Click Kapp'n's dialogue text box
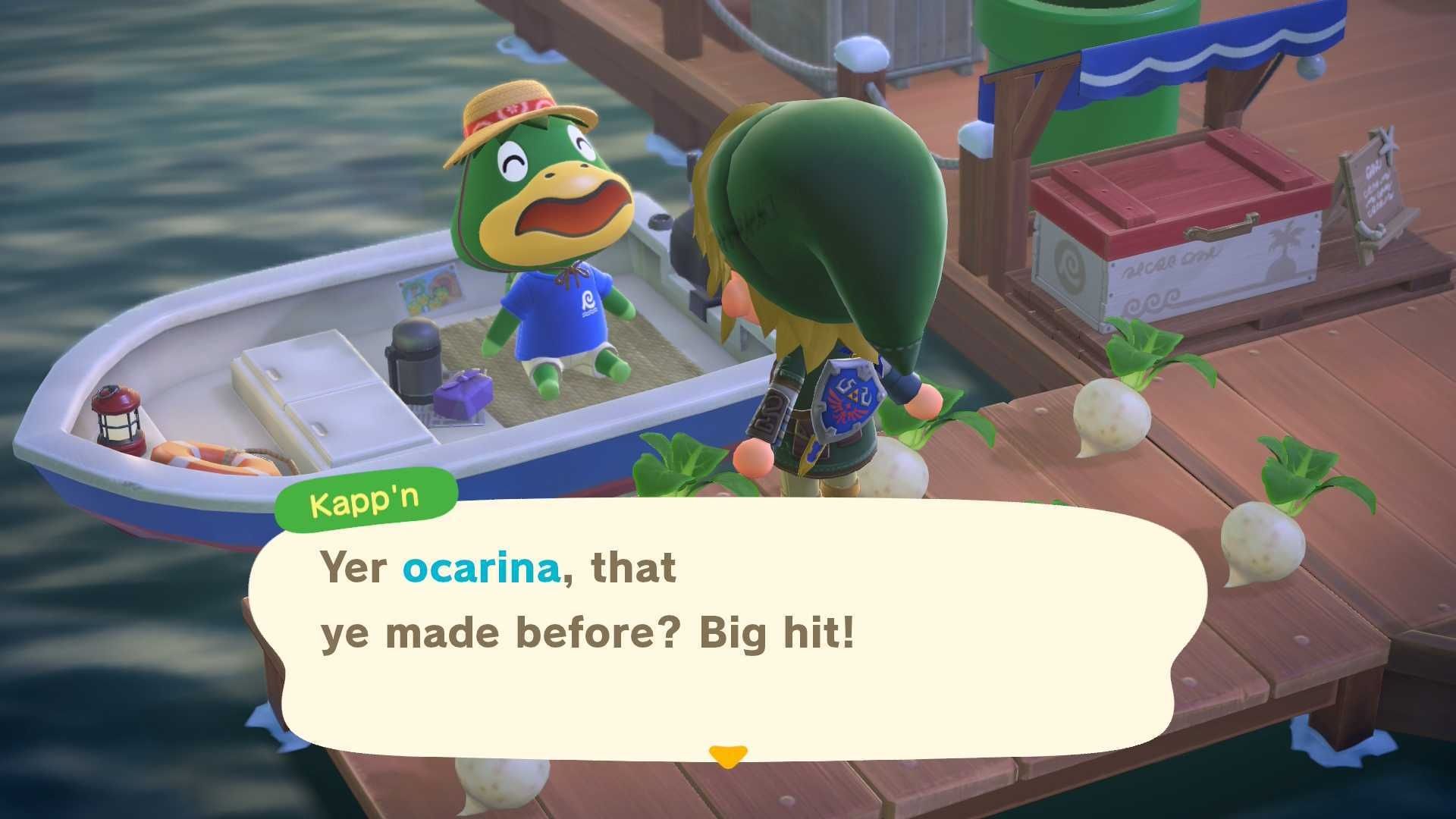Screen dimensions: 1456x819 pos(728,629)
